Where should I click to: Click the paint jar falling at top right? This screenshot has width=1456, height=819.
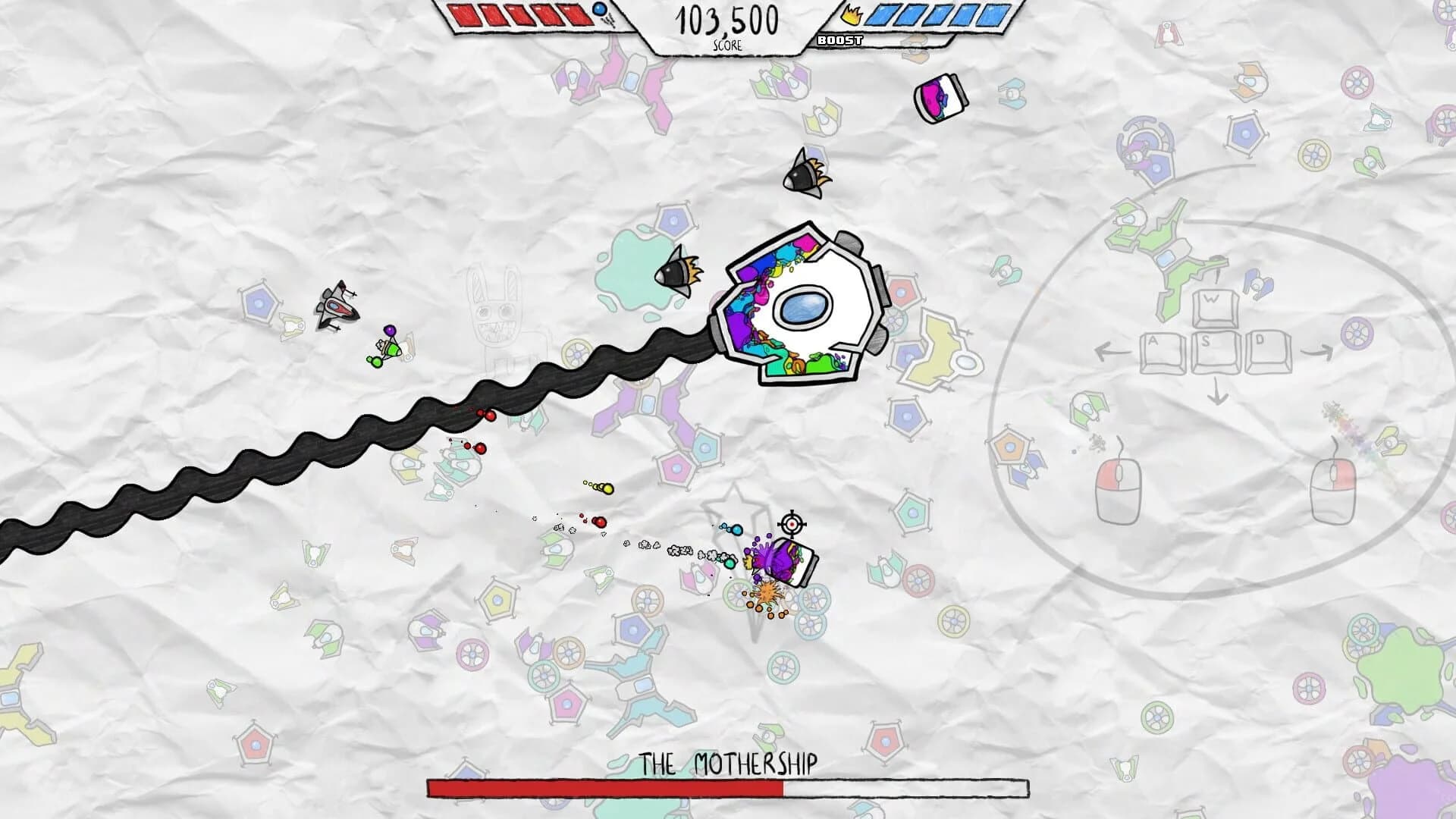[940, 99]
